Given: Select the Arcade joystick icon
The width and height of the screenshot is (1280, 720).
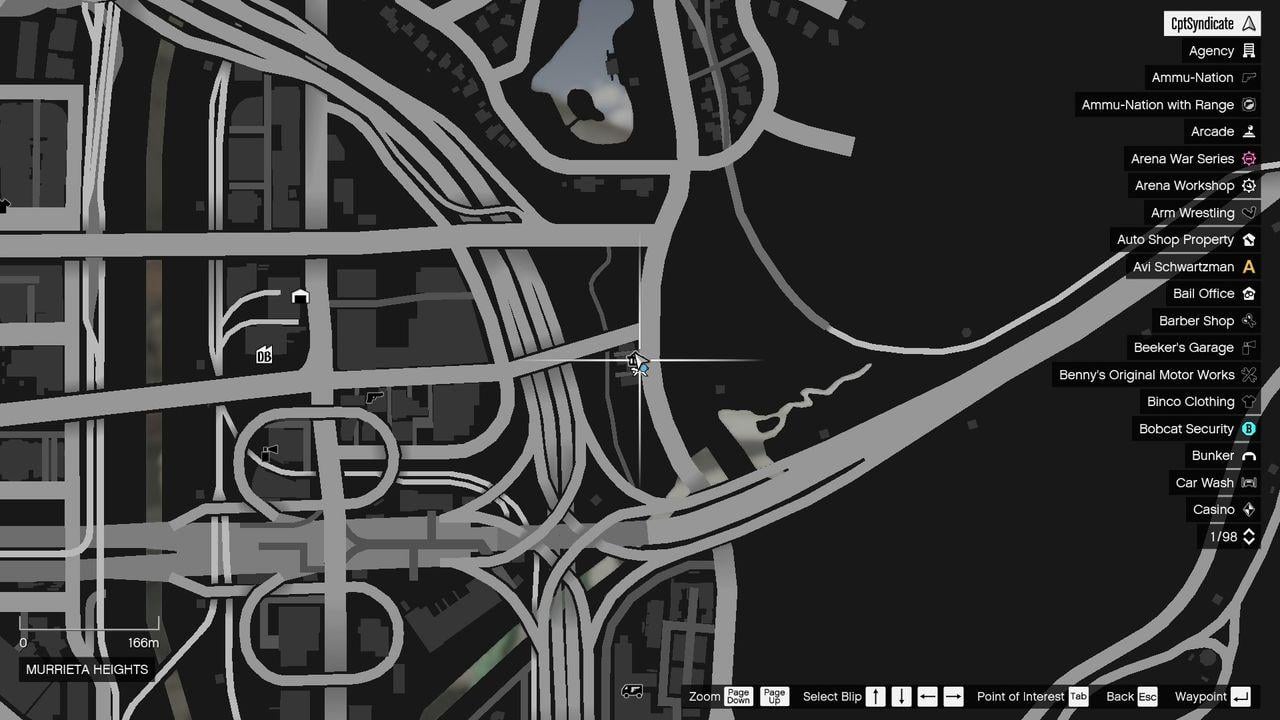Looking at the screenshot, I should [x=1251, y=131].
